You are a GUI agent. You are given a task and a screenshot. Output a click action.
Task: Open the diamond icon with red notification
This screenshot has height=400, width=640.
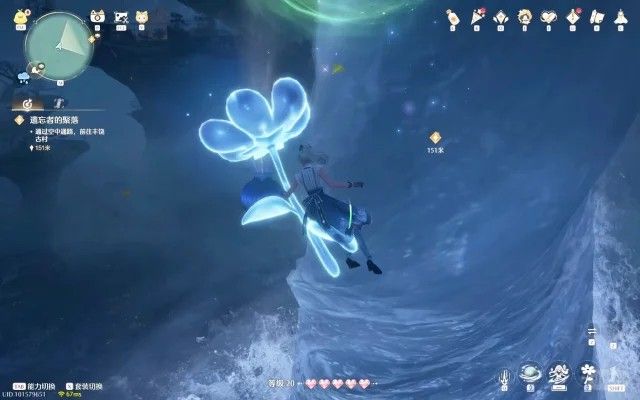coord(573,17)
